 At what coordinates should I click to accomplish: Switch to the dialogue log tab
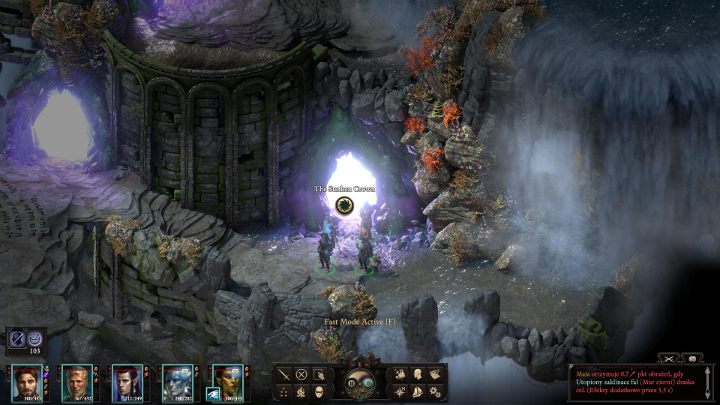tap(691, 357)
